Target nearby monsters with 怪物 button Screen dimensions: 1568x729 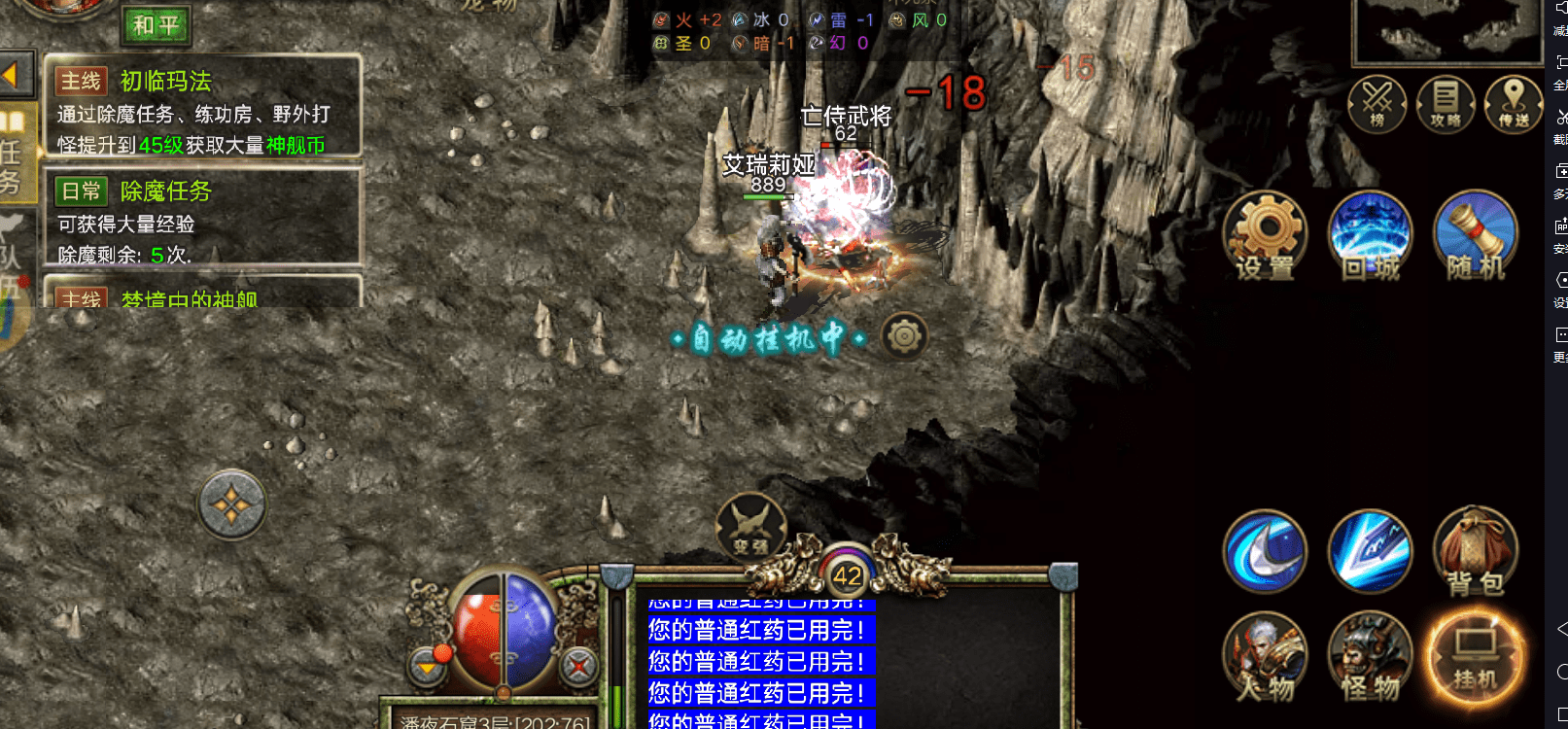[1370, 656]
